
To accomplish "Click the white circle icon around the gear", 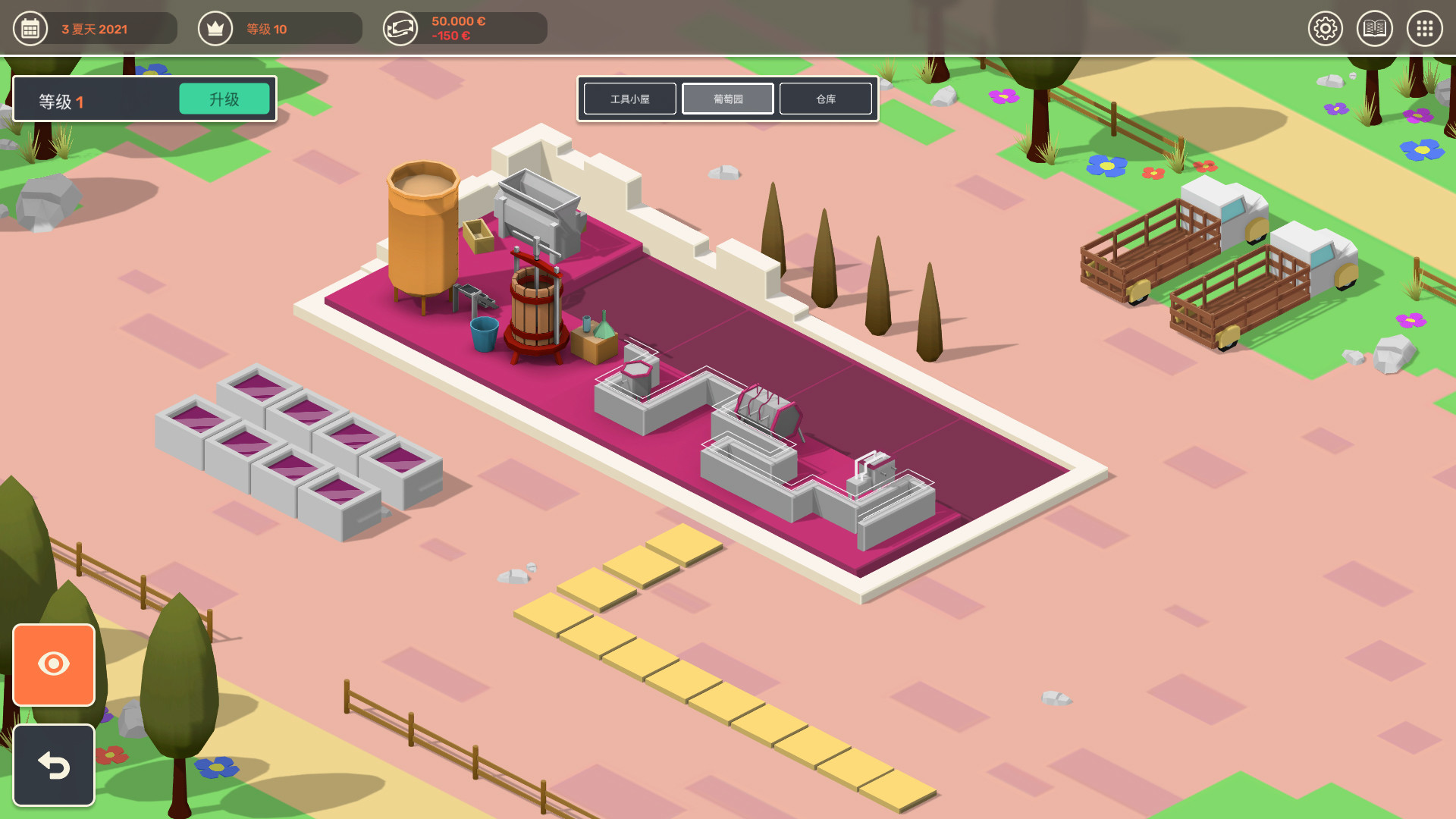I will [1326, 29].
